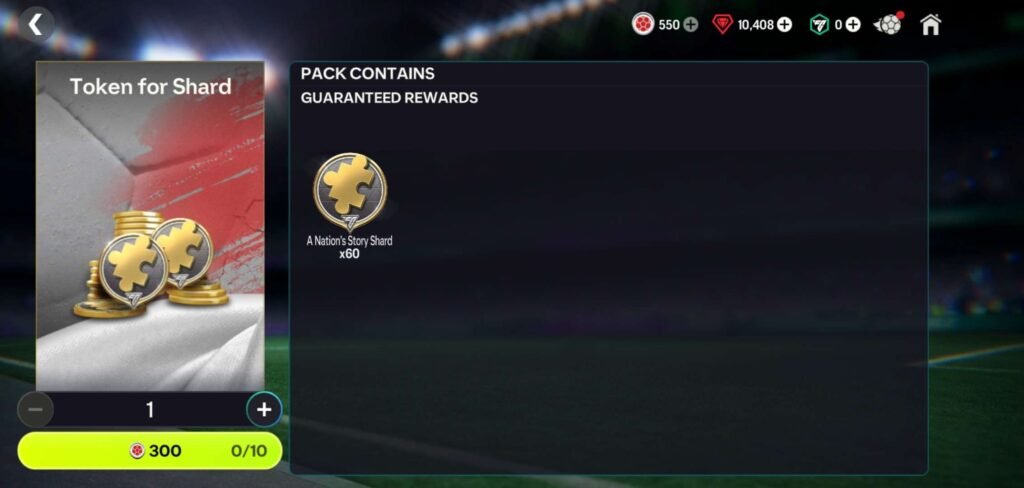
Task: Tap the Token for Shard pack card
Action: [x=150, y=226]
